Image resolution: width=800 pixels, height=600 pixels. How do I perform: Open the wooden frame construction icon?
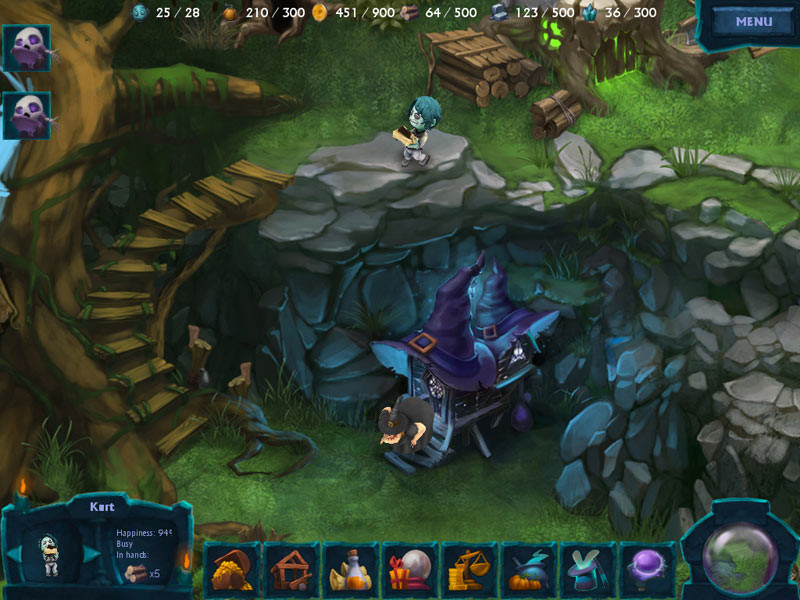point(291,570)
